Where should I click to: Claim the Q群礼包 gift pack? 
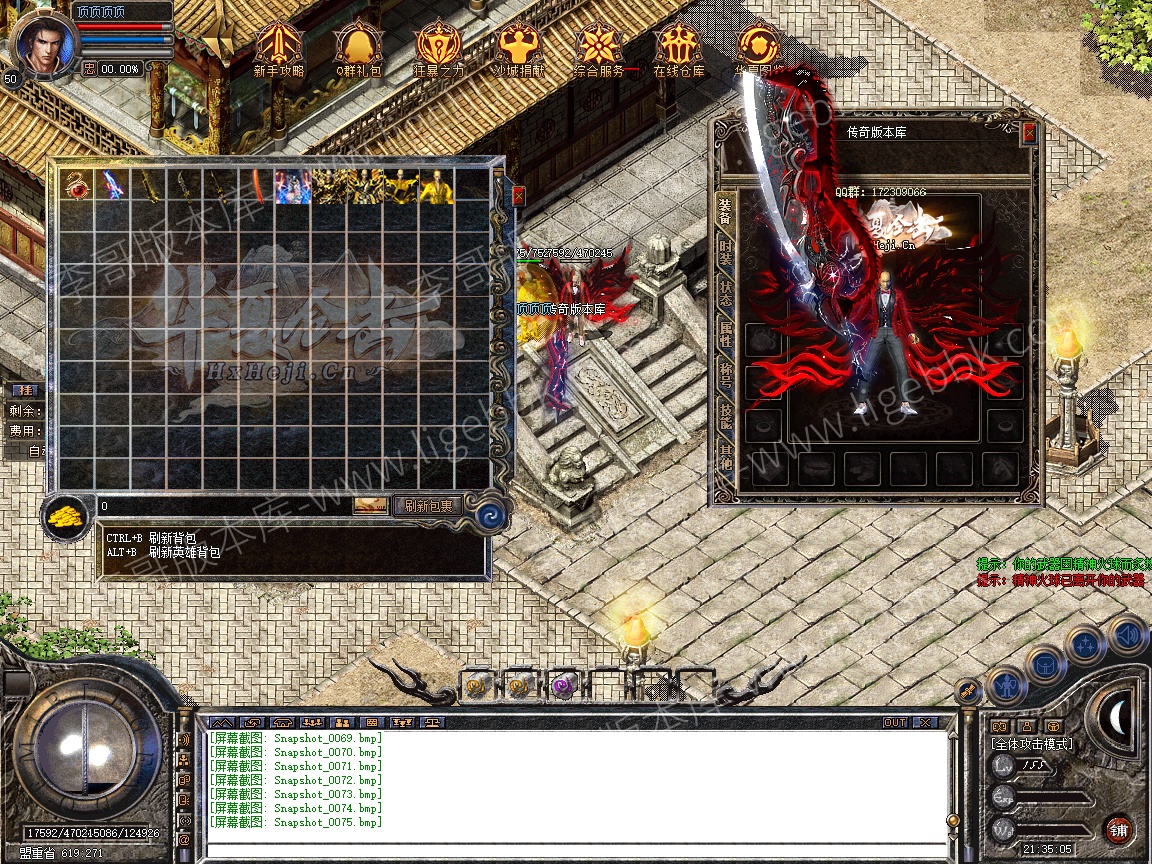[x=359, y=48]
